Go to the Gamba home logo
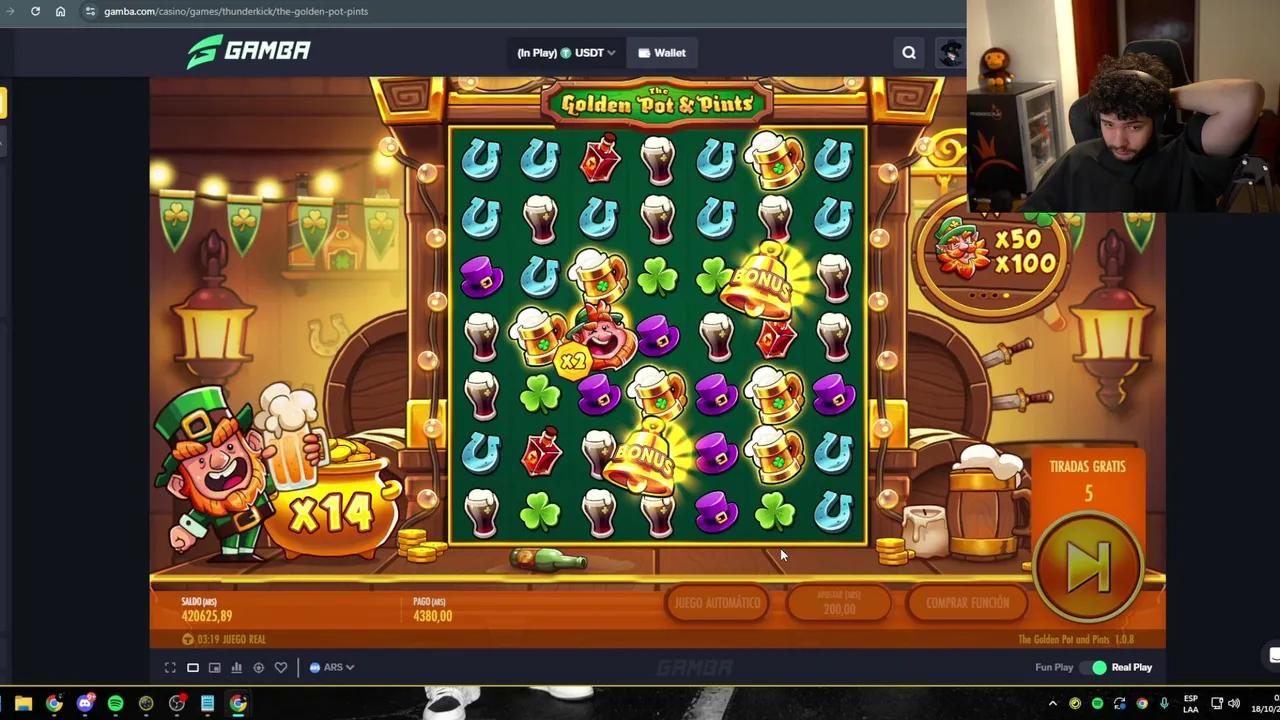The image size is (1280, 720). [249, 51]
